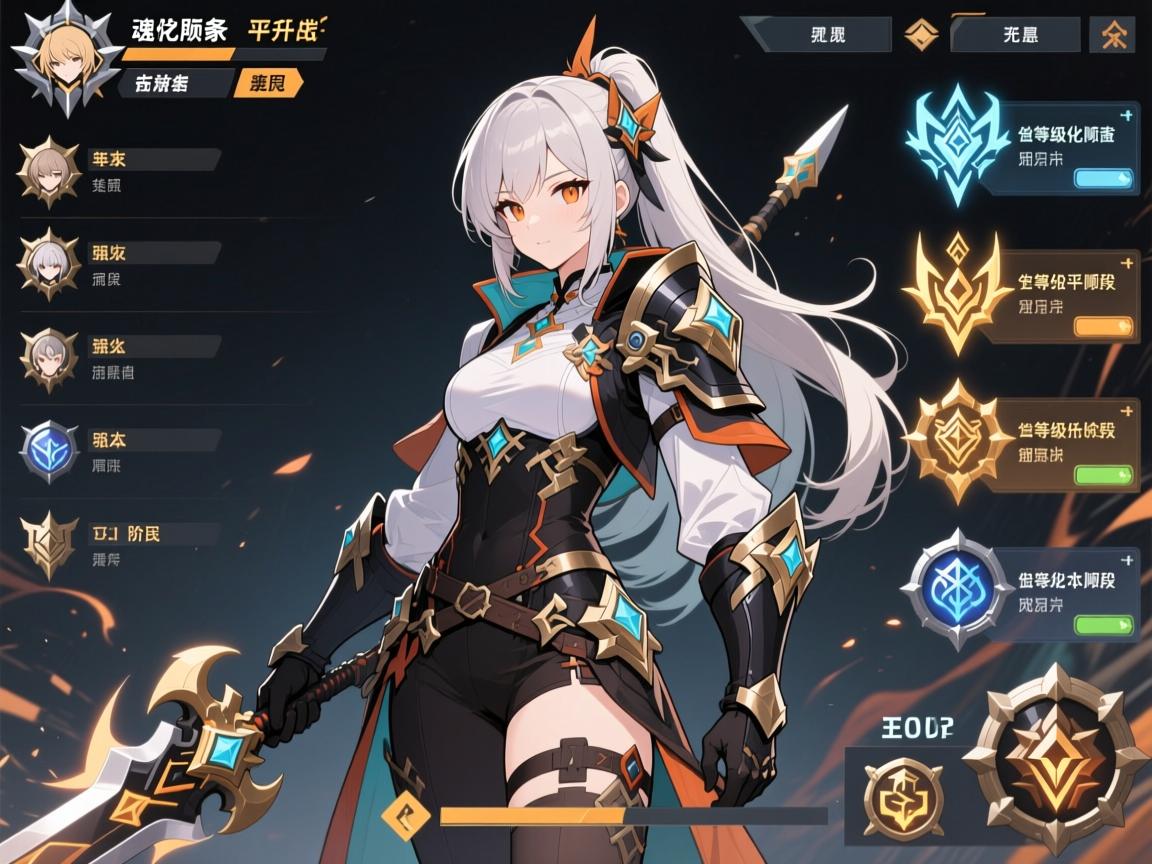Click the orange diamond icon between top tabs
Image resolution: width=1152 pixels, height=864 pixels.
(919, 35)
